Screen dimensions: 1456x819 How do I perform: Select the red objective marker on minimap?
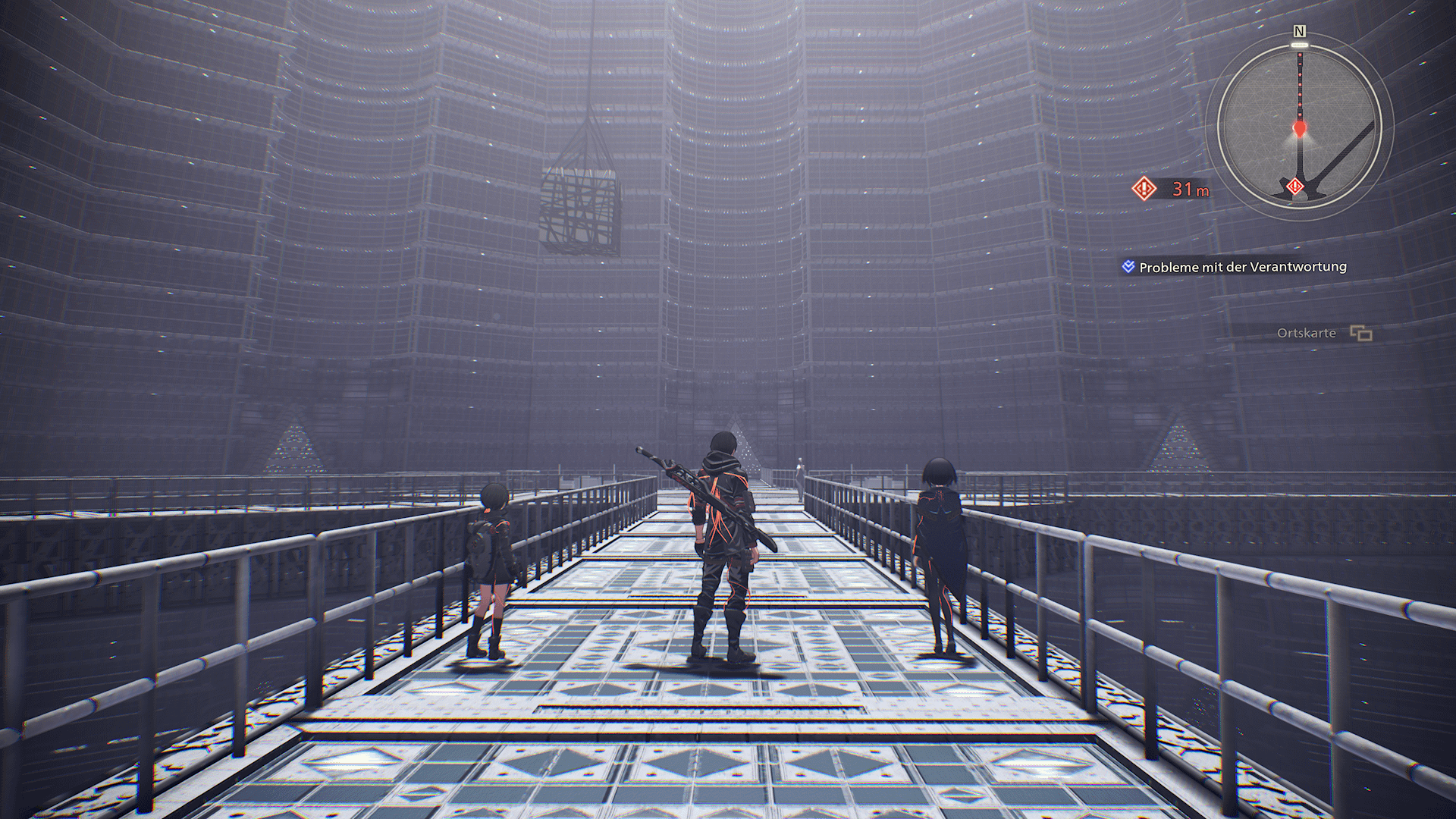pyautogui.click(x=1295, y=186)
